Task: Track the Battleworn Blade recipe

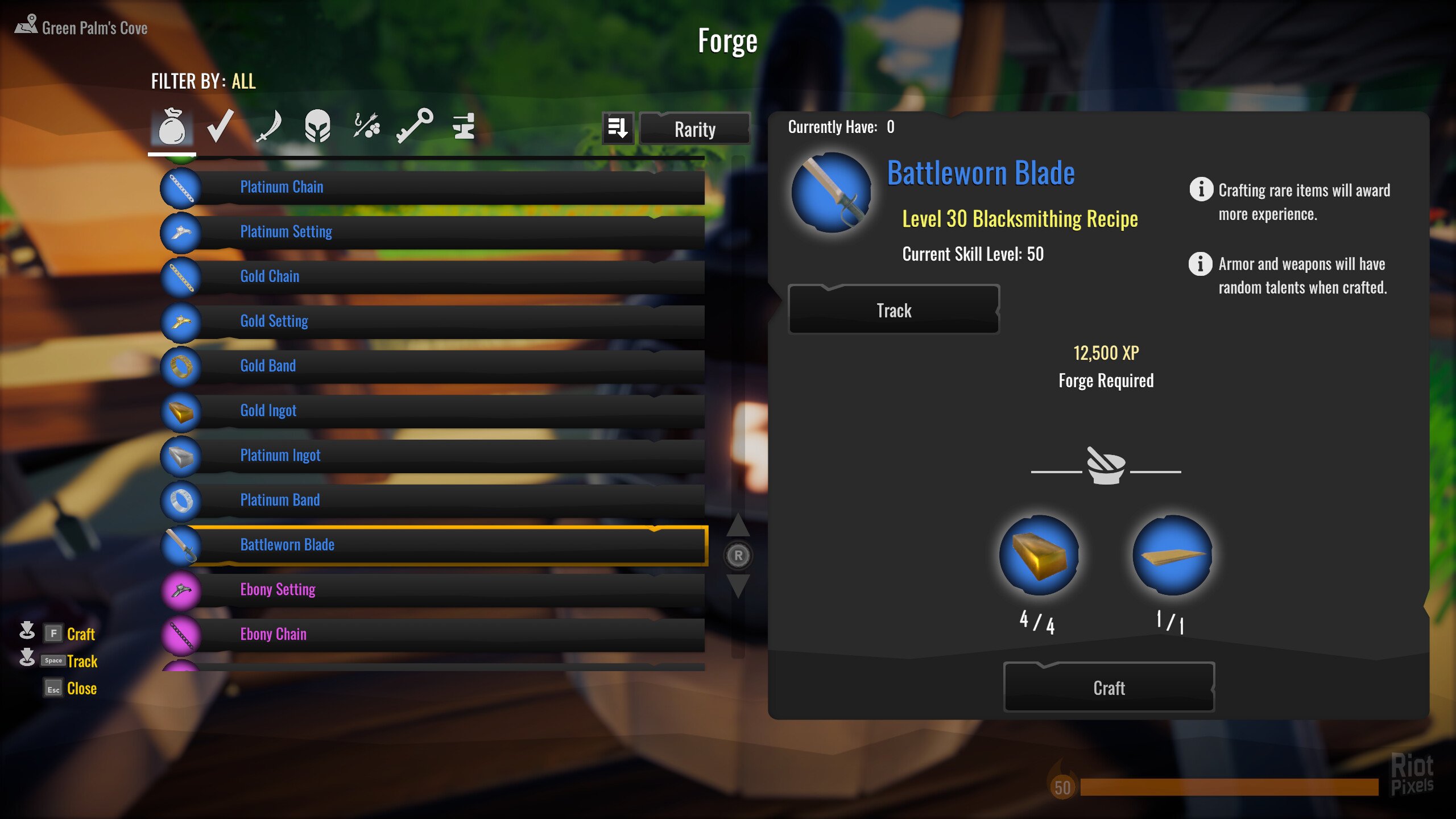Action: (894, 310)
